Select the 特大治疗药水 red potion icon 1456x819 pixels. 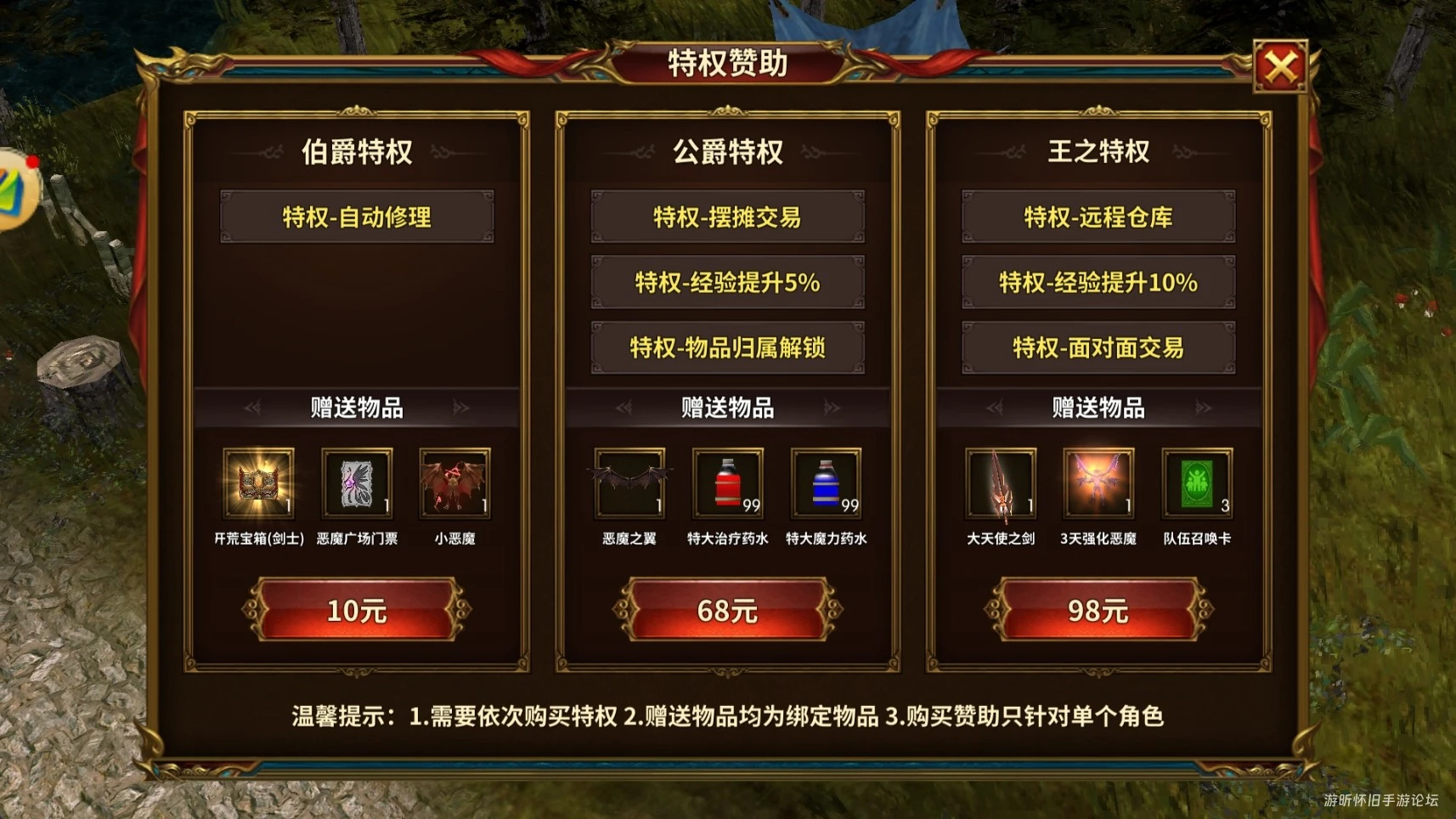tap(727, 485)
